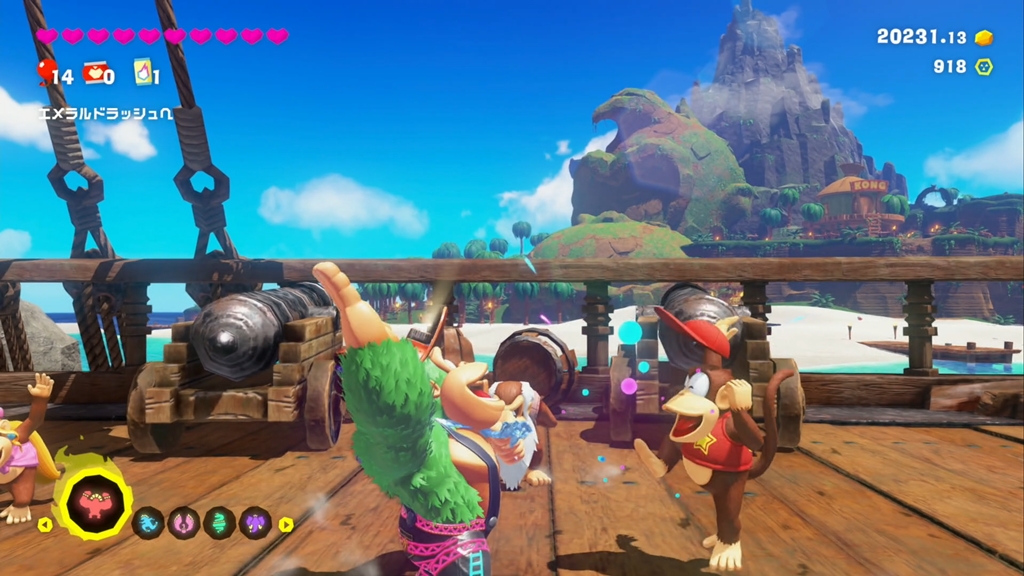
Task: Choose the blue Zebra Bananza icon
Action: (148, 522)
